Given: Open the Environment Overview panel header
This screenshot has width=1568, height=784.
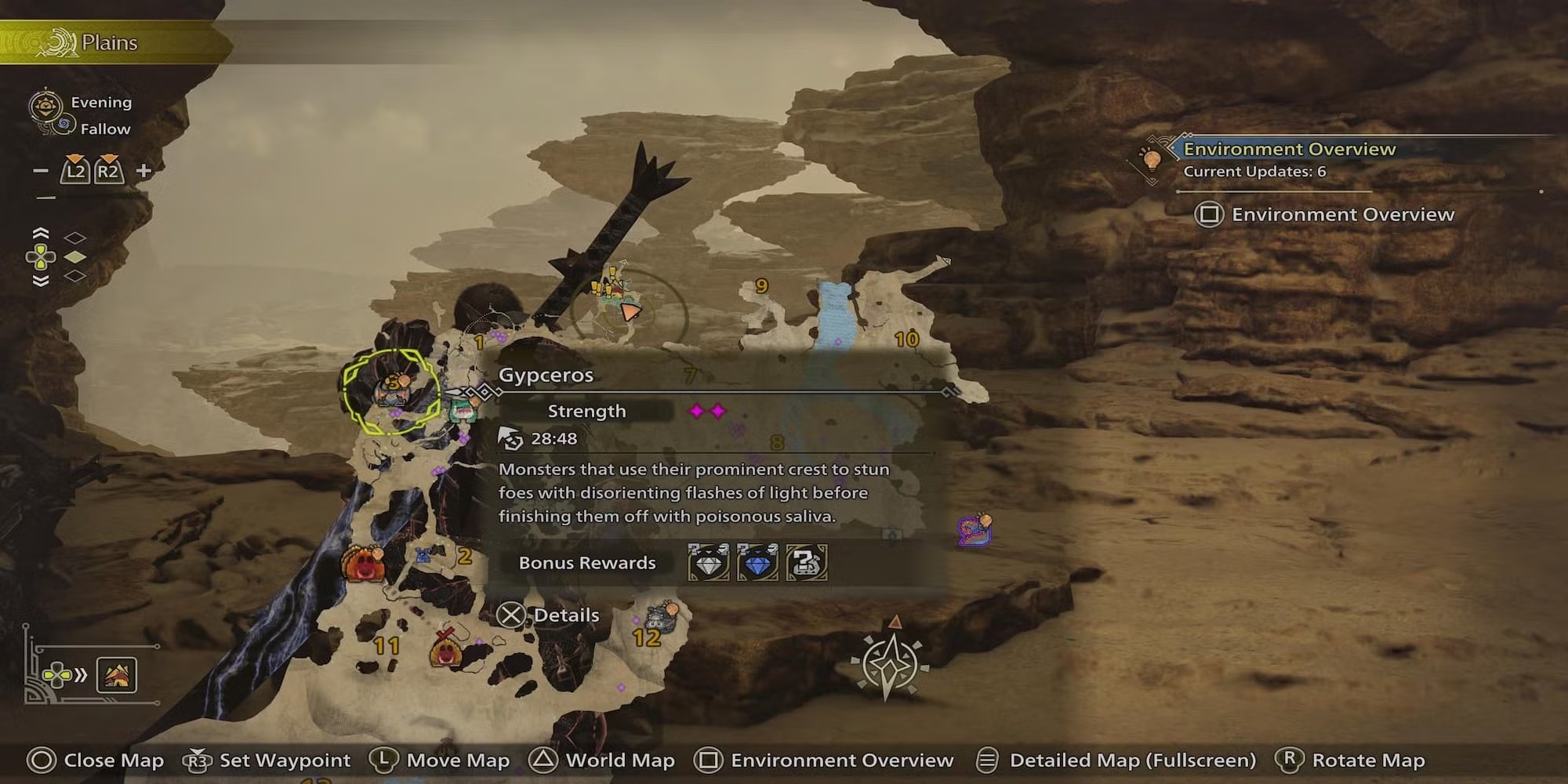Looking at the screenshot, I should (1289, 149).
